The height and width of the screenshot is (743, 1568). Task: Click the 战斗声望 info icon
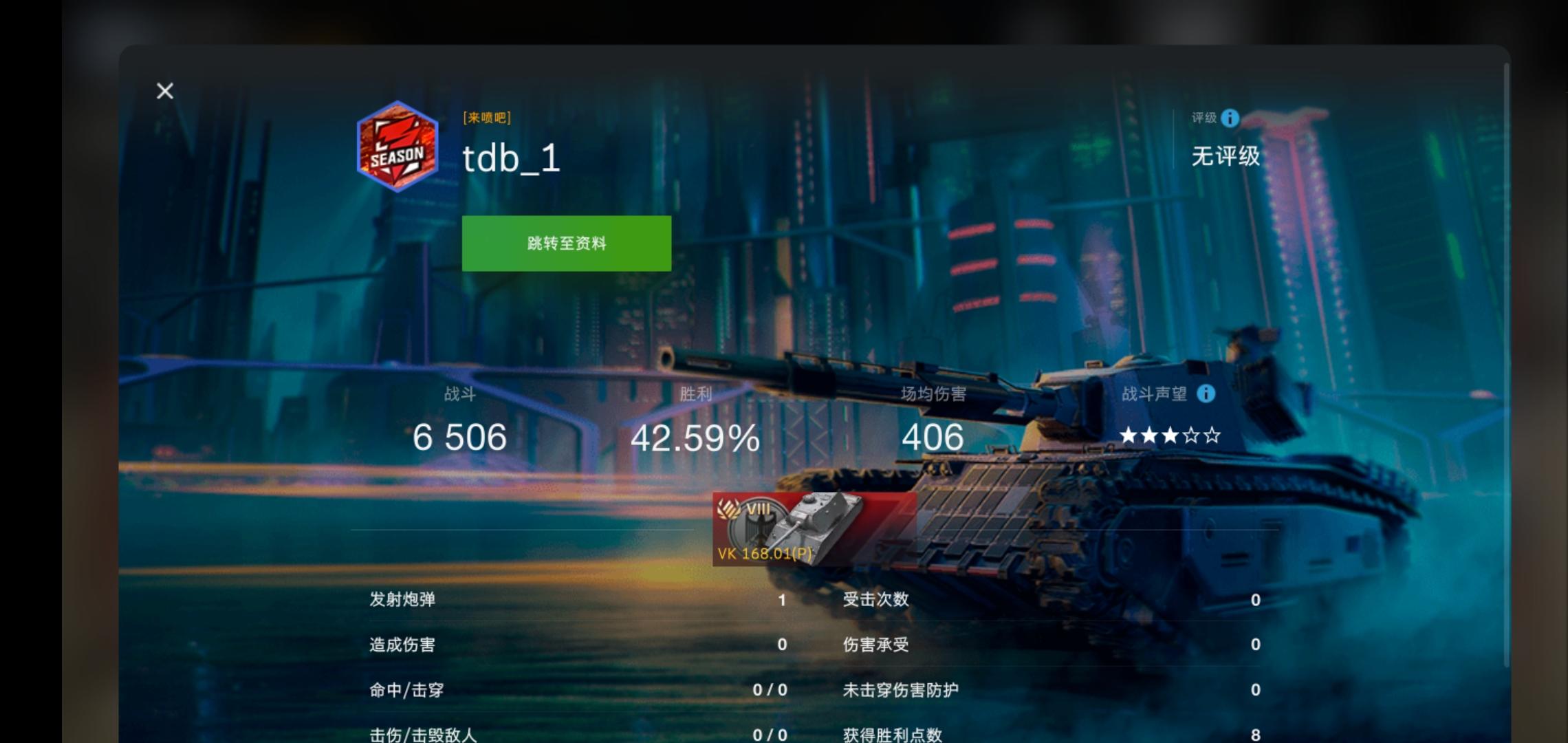(1207, 394)
